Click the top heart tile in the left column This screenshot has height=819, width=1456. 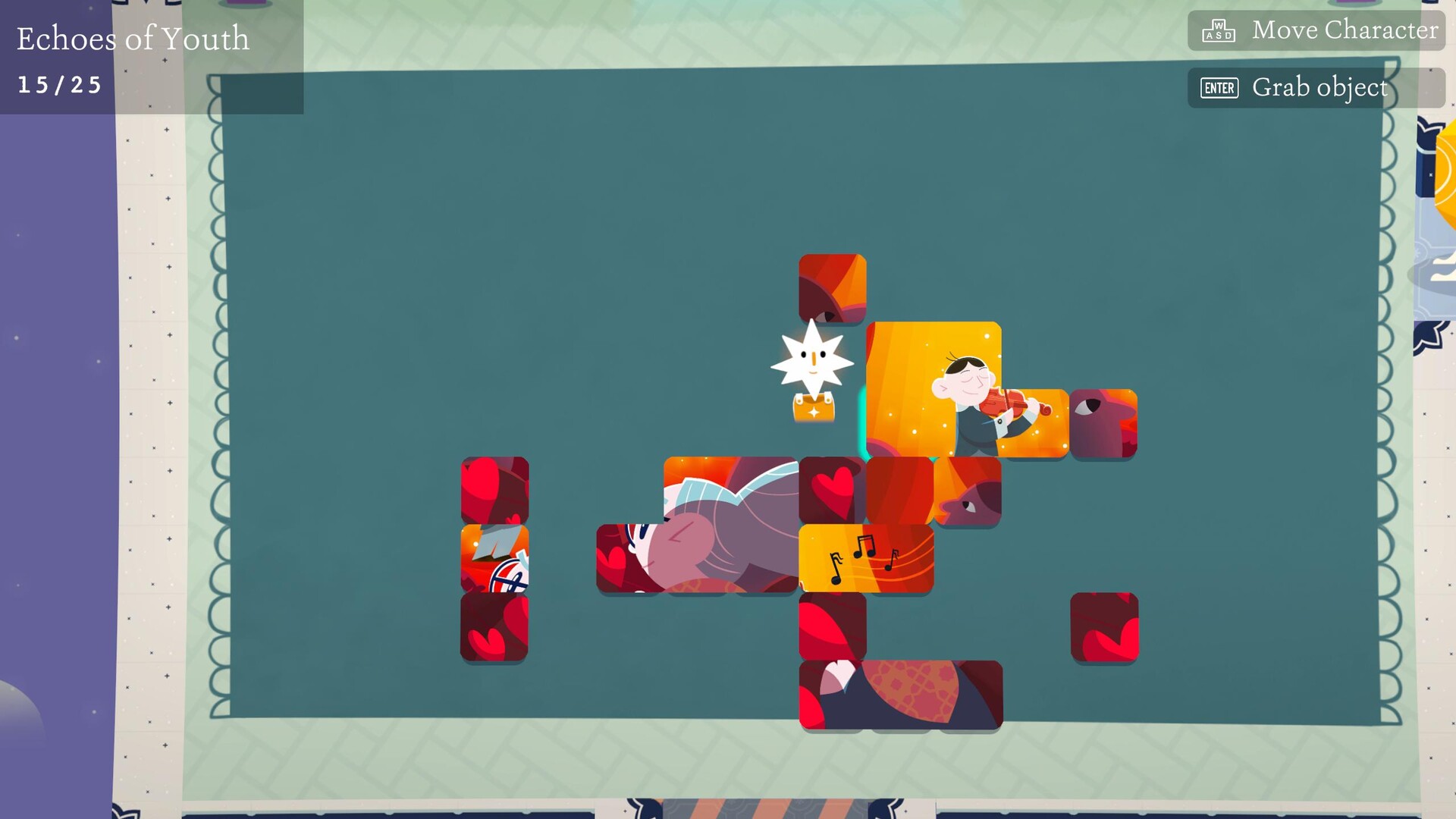494,489
